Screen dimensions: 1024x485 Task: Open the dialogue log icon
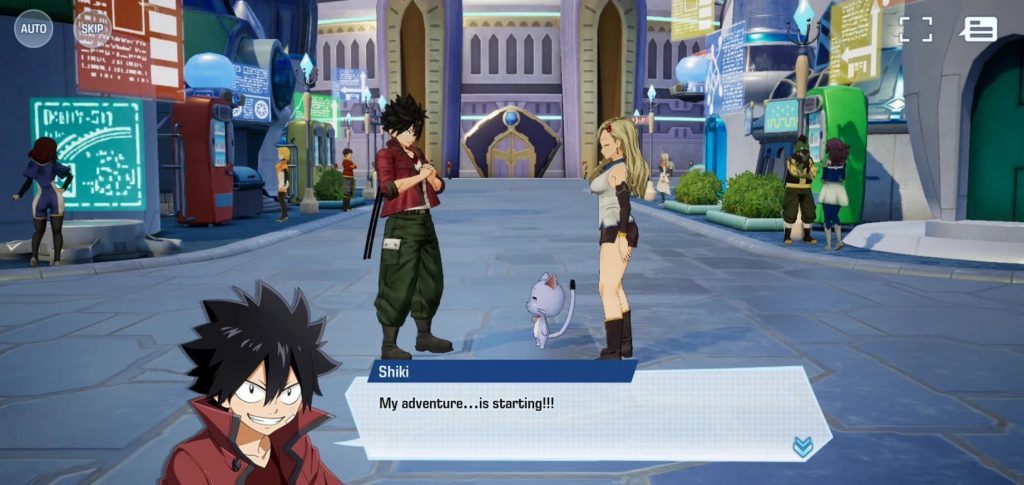click(x=979, y=29)
